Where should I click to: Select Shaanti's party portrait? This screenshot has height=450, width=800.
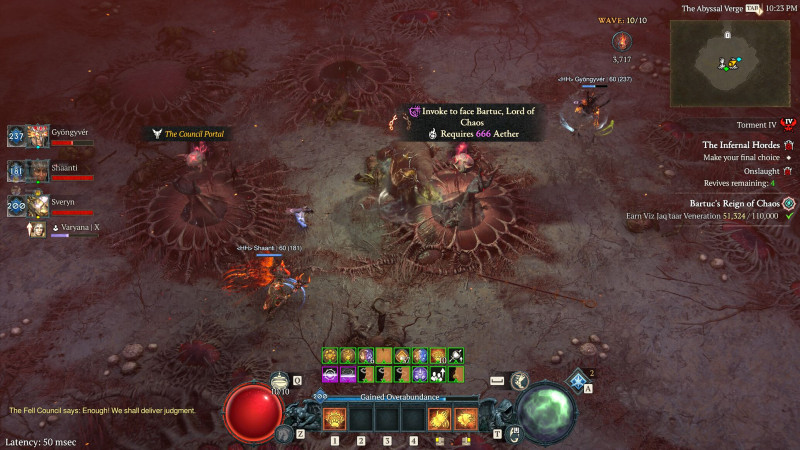click(38, 170)
